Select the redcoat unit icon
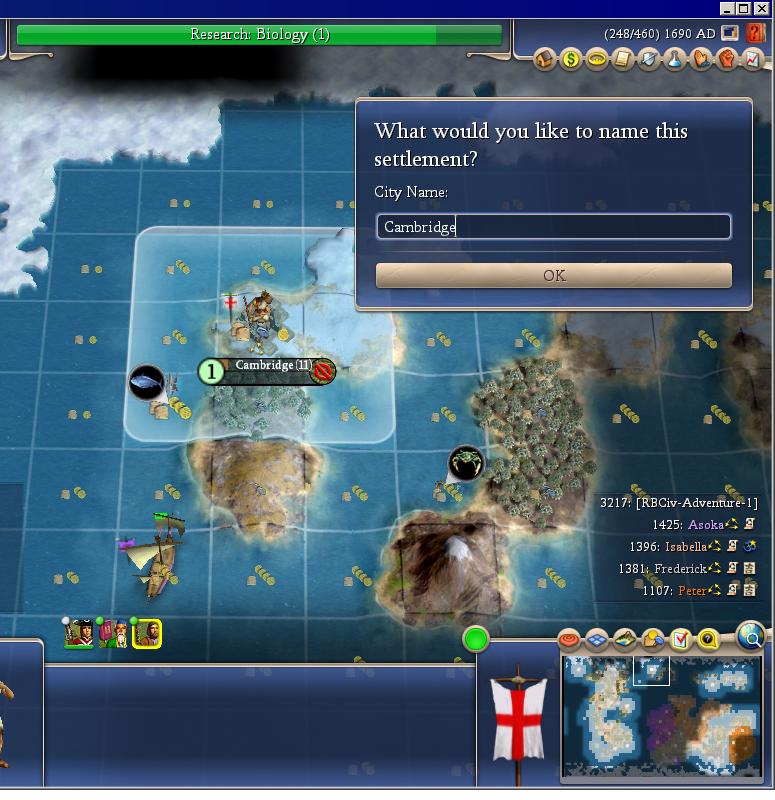The image size is (775, 800). pyautogui.click(x=78, y=633)
